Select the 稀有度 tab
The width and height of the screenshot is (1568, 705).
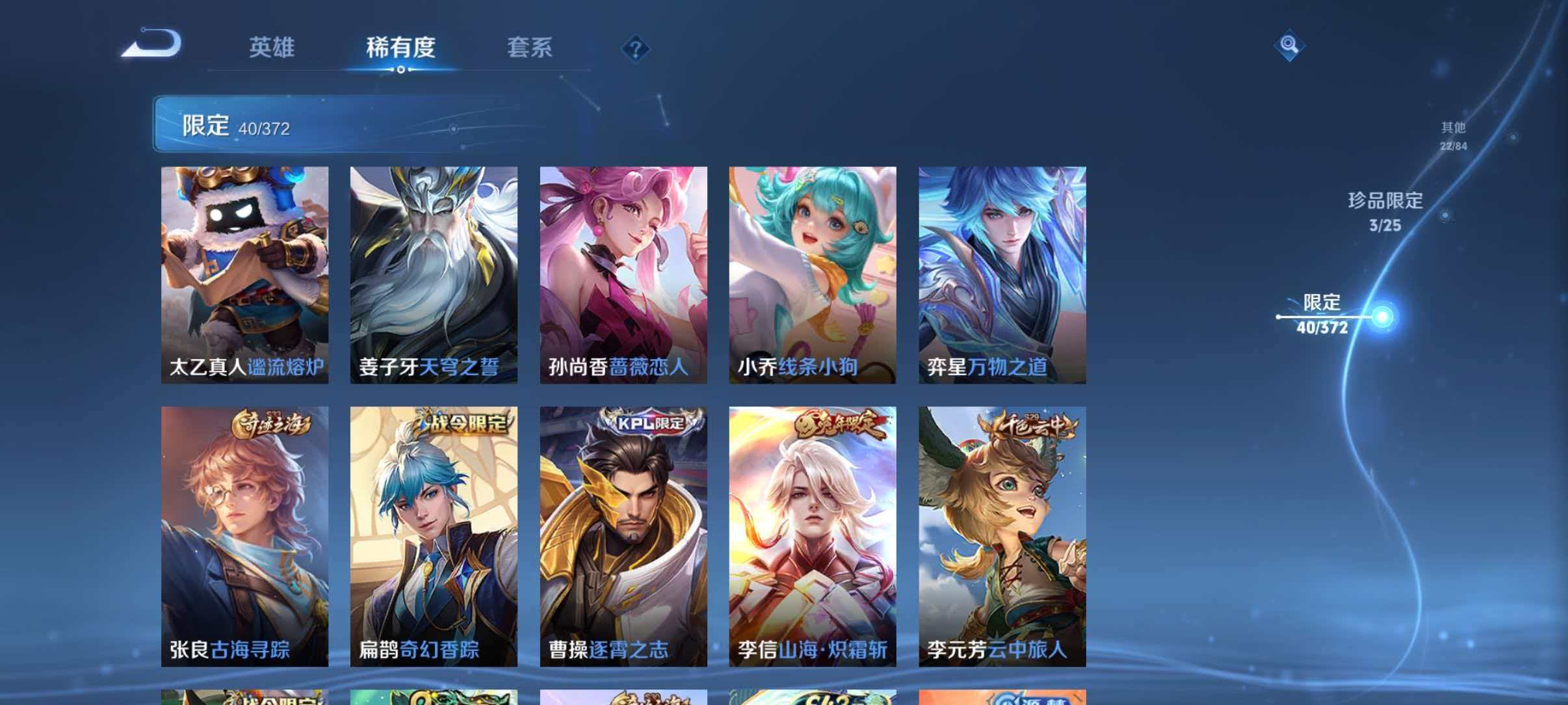(399, 47)
